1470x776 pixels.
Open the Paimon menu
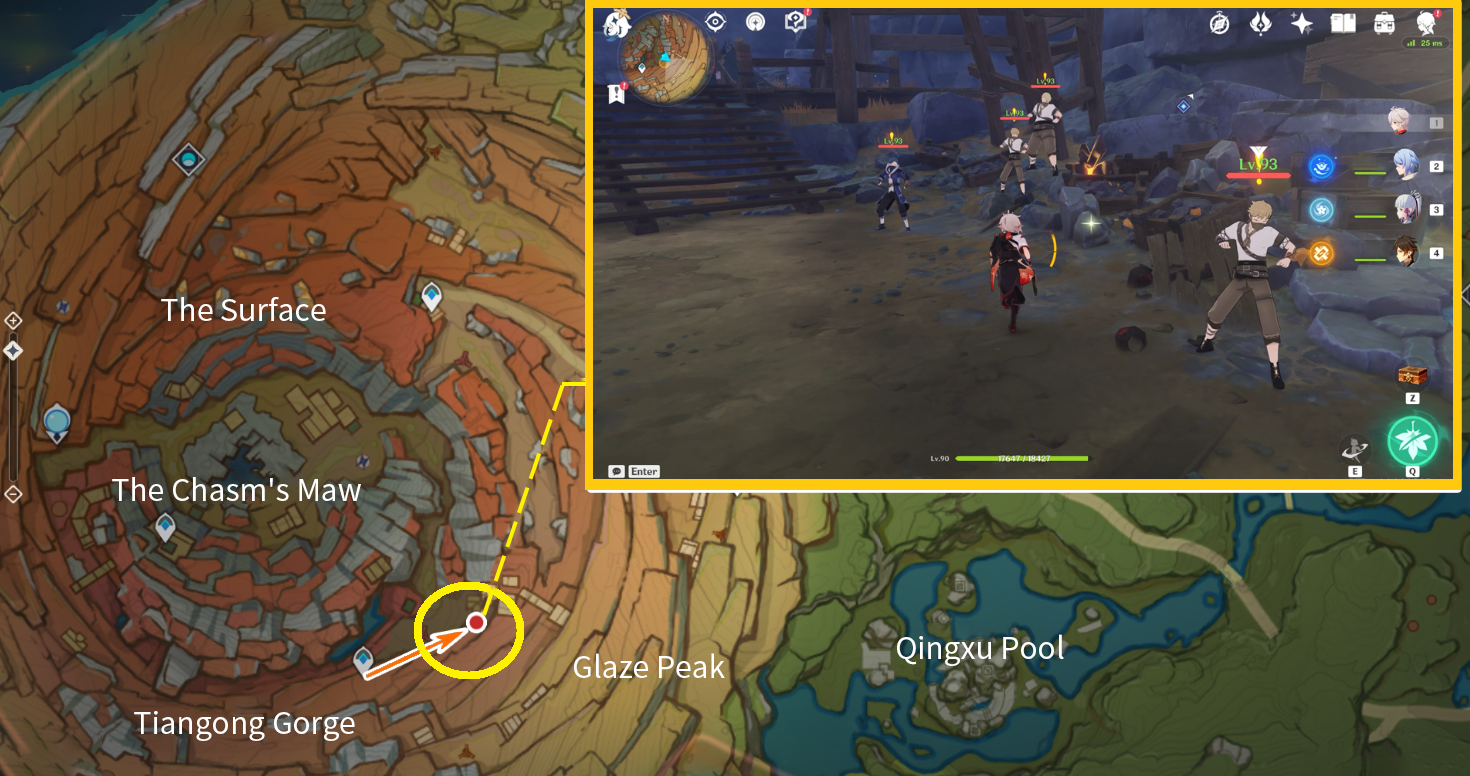pos(617,25)
